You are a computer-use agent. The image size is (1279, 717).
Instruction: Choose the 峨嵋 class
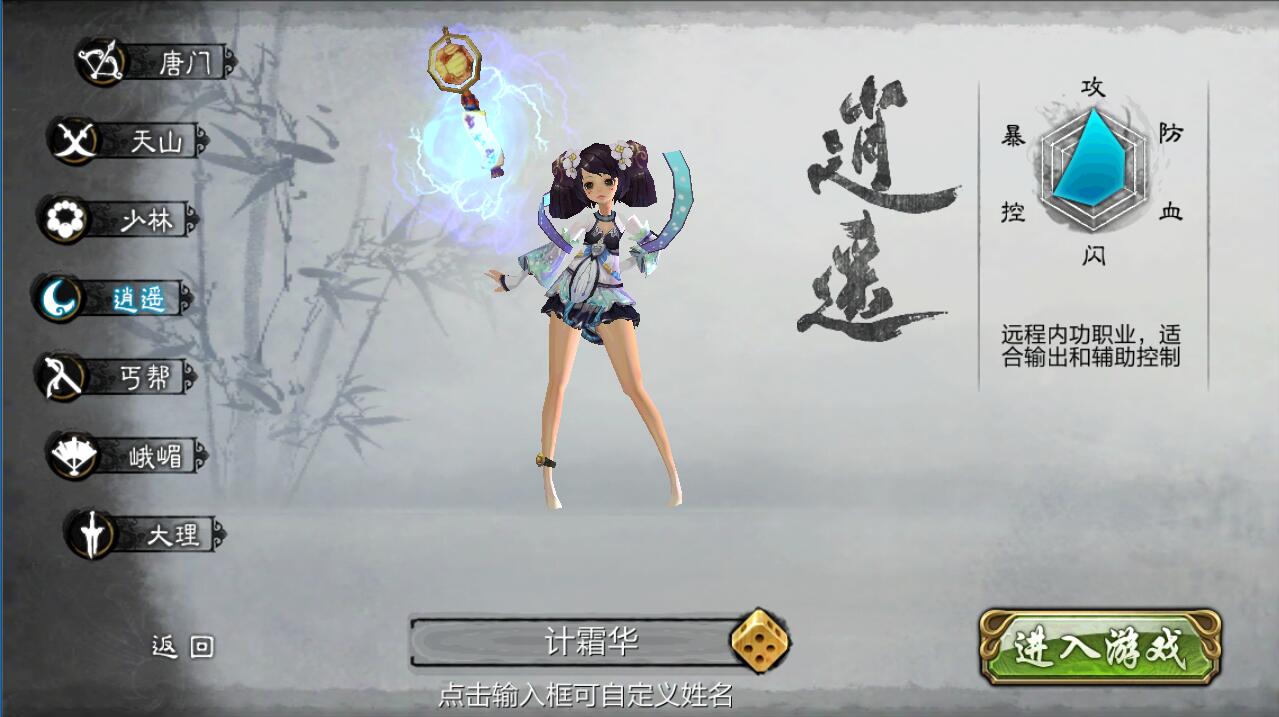click(x=130, y=456)
